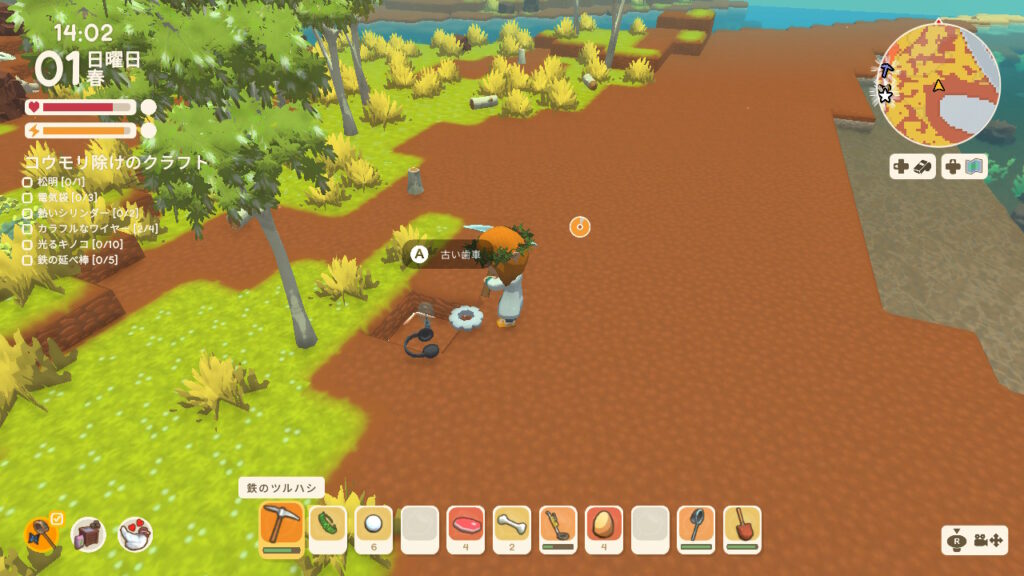The image size is (1024, 576).
Task: Click the camera control icon
Action: 978,541
